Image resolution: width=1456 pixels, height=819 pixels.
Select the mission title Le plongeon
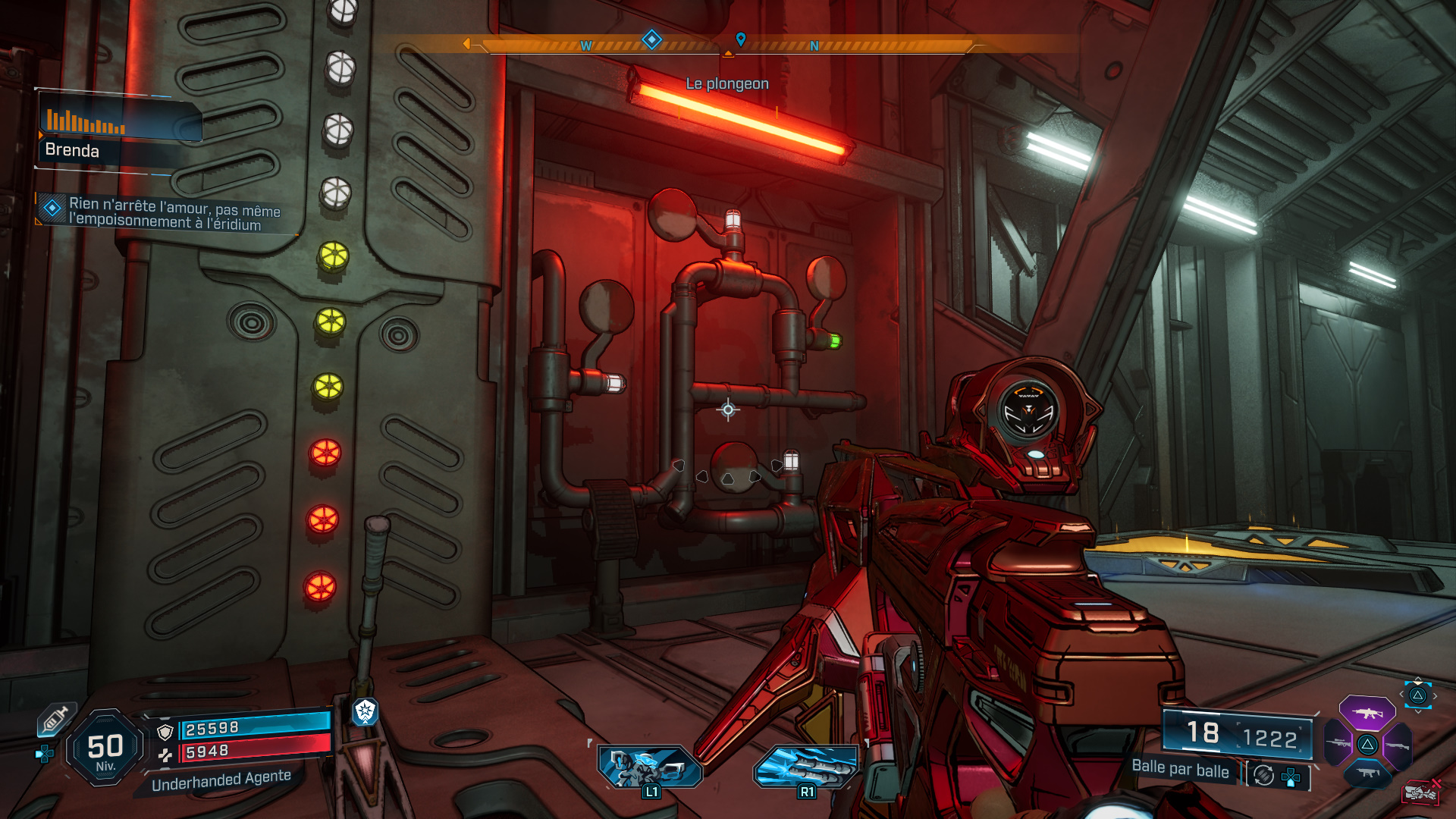tap(727, 83)
